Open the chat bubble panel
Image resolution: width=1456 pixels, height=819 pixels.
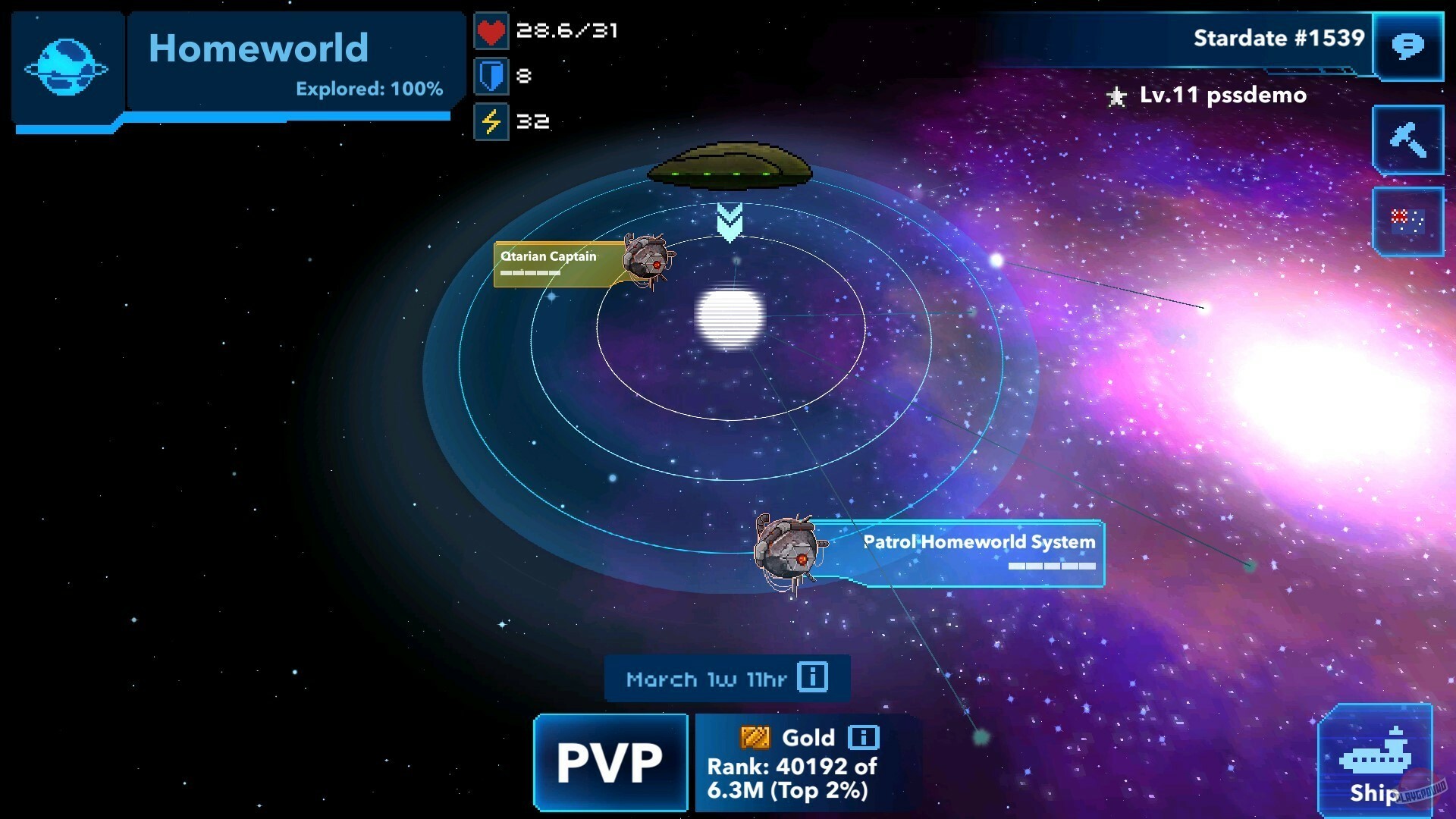coord(1410,48)
